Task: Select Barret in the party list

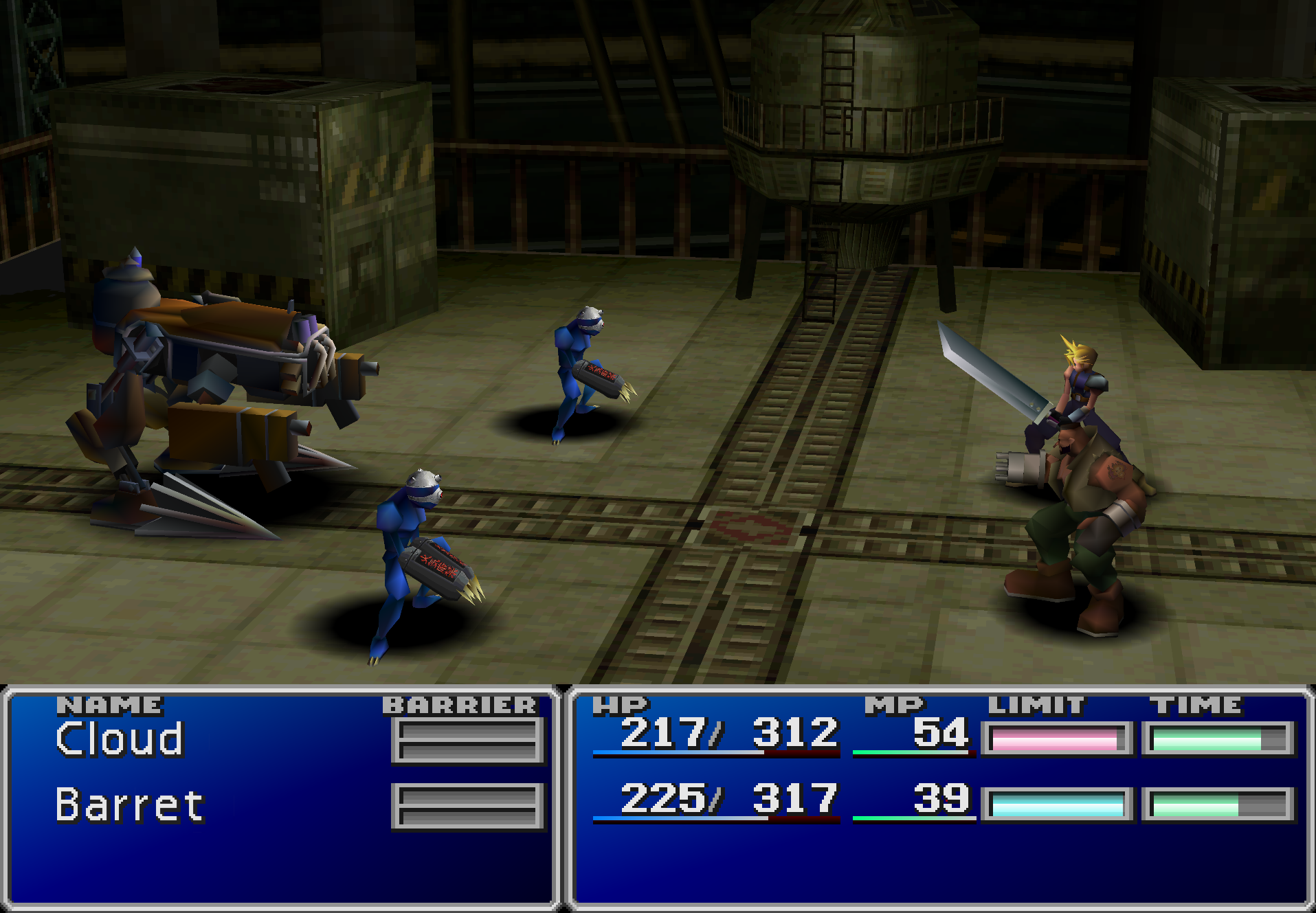Action: (x=130, y=805)
